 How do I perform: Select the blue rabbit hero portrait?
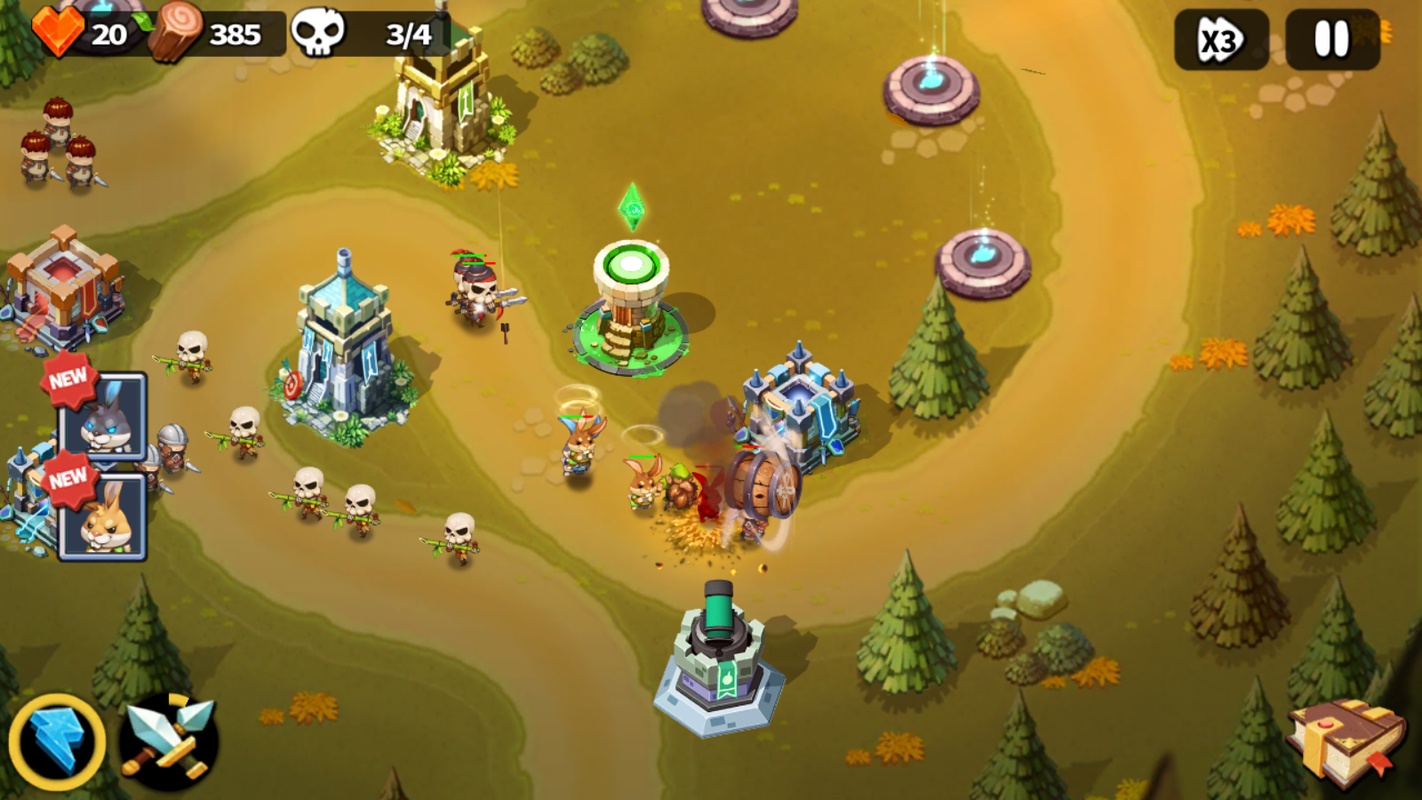(102, 415)
